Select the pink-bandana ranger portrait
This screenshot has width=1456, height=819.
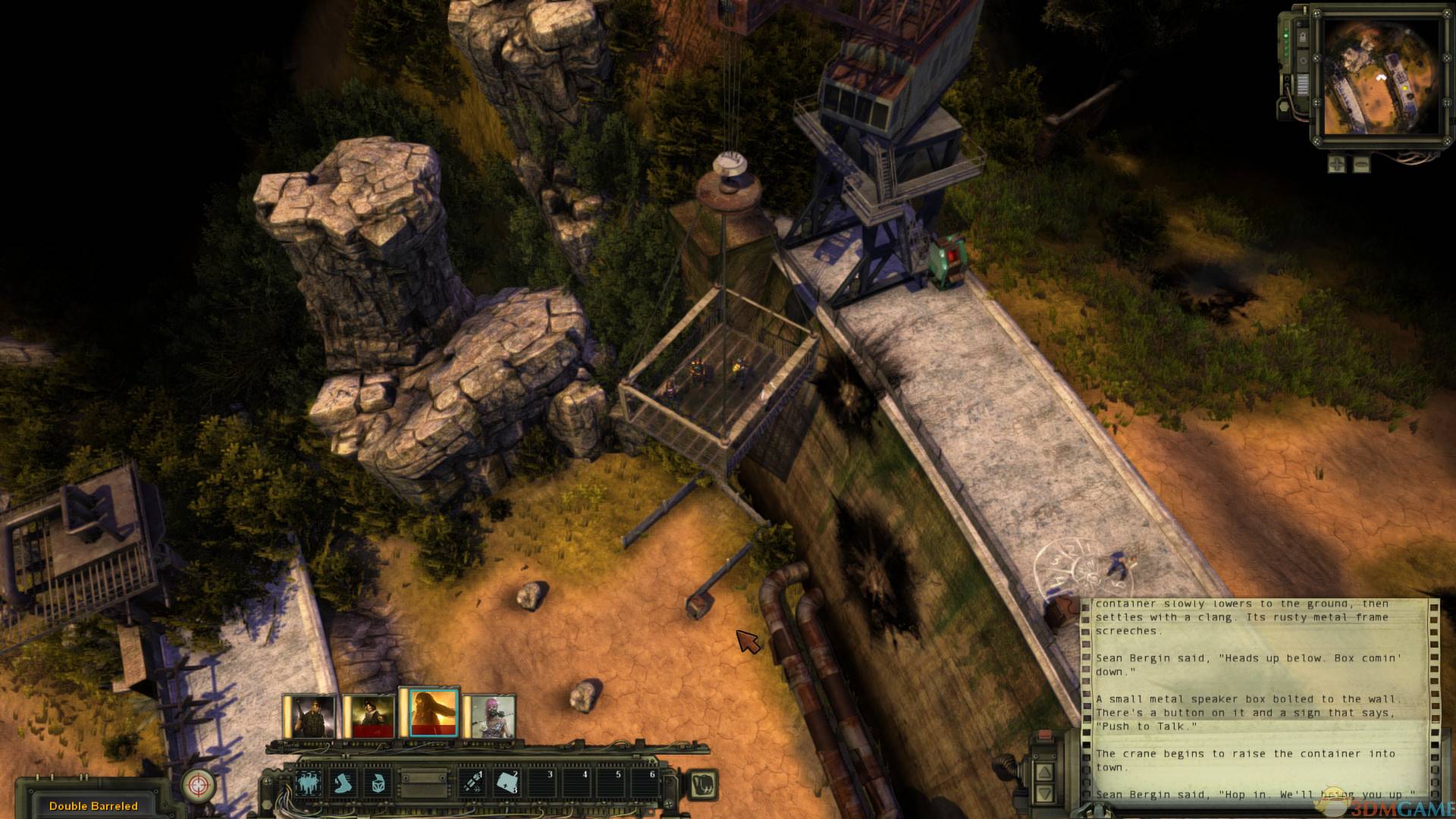pos(489,717)
